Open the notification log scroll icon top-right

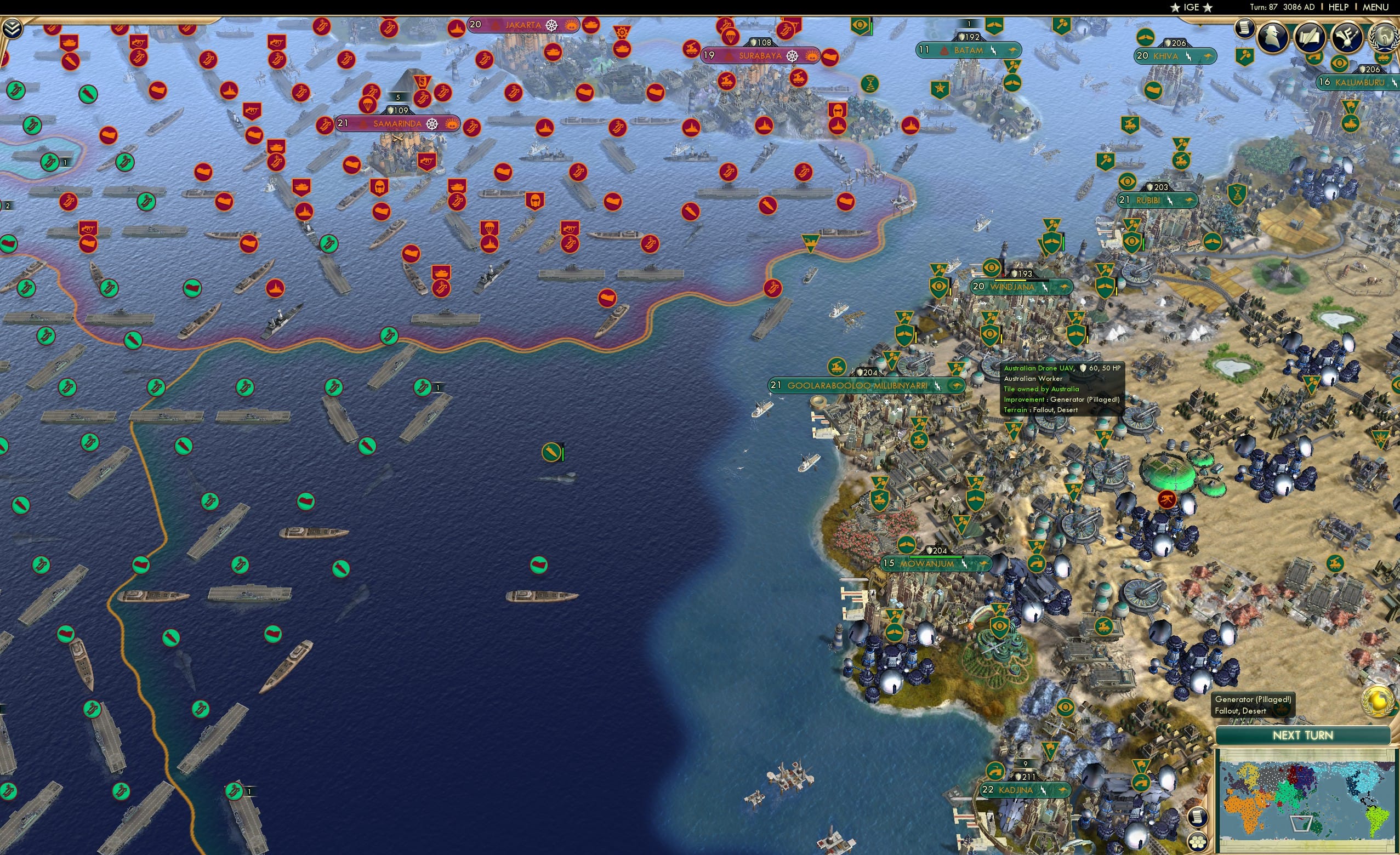click(x=1245, y=27)
